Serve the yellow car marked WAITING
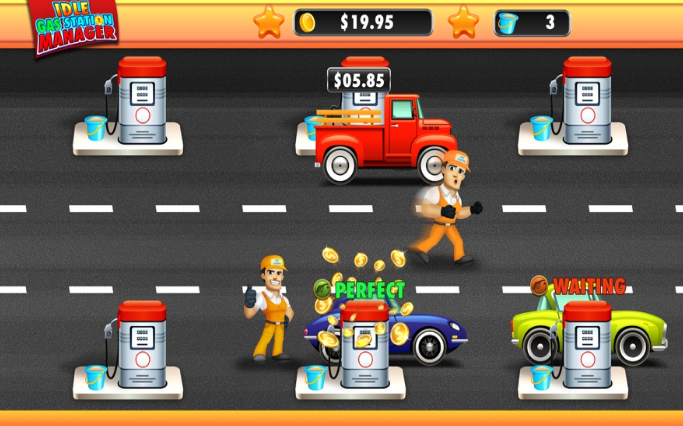 click(588, 330)
